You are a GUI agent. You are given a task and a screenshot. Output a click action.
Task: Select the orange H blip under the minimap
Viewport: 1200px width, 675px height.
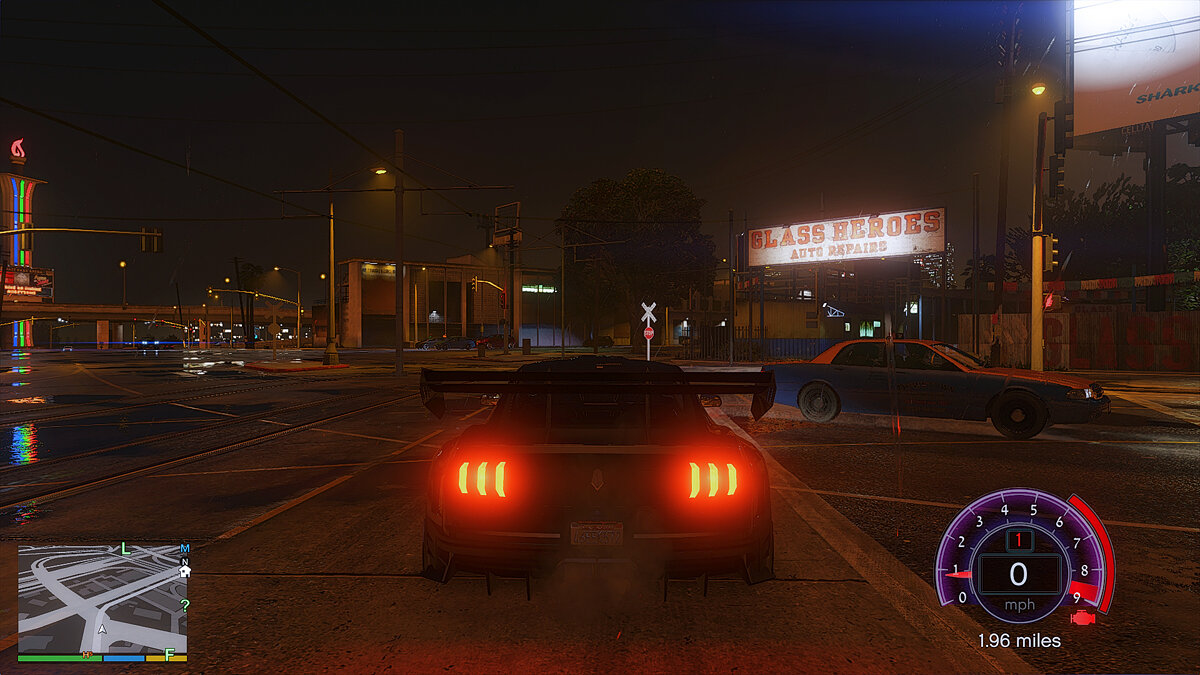(x=88, y=655)
